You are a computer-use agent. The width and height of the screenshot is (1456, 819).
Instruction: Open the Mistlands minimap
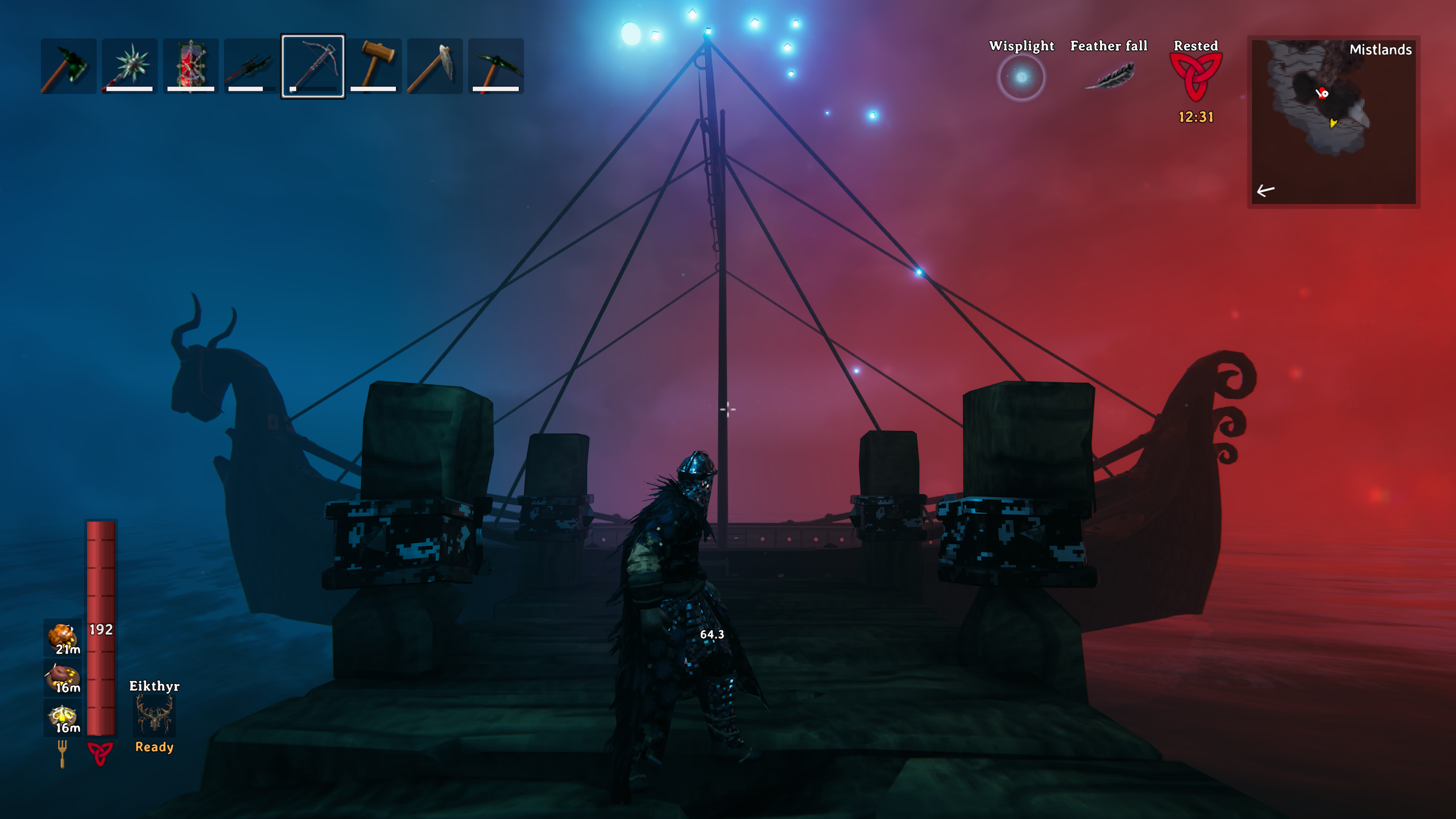1333,122
